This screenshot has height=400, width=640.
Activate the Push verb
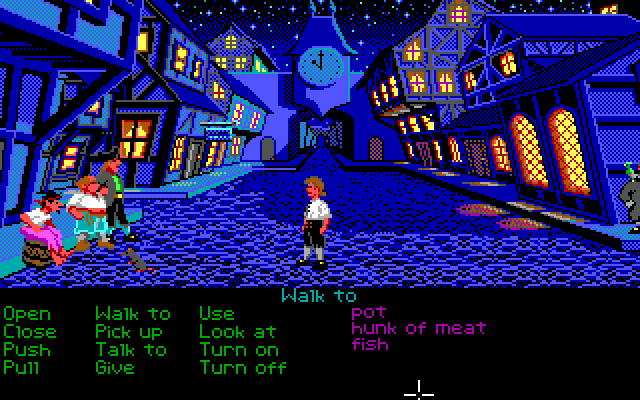pos(27,349)
